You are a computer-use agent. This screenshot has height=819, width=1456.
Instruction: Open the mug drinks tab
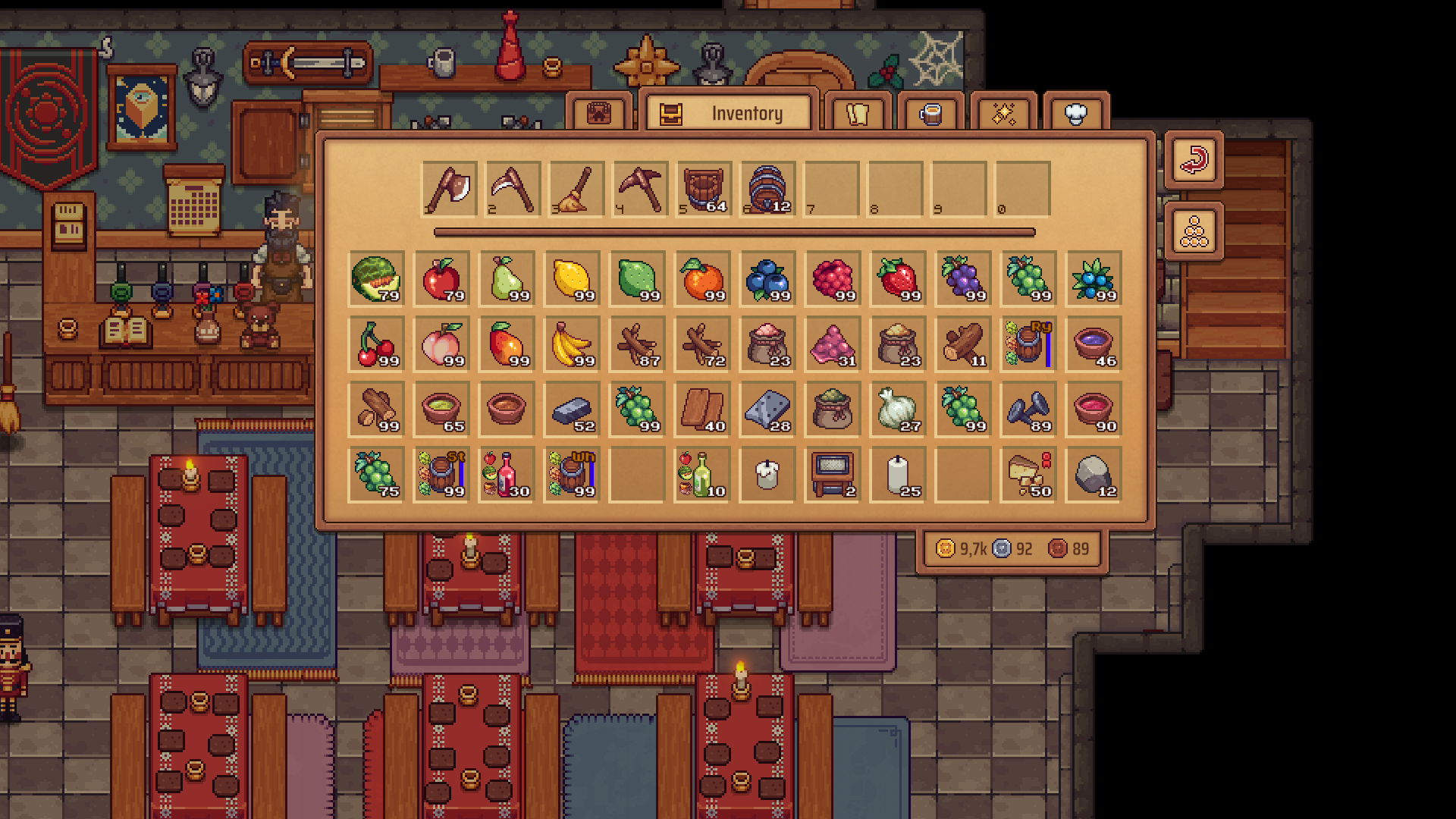pos(930,114)
